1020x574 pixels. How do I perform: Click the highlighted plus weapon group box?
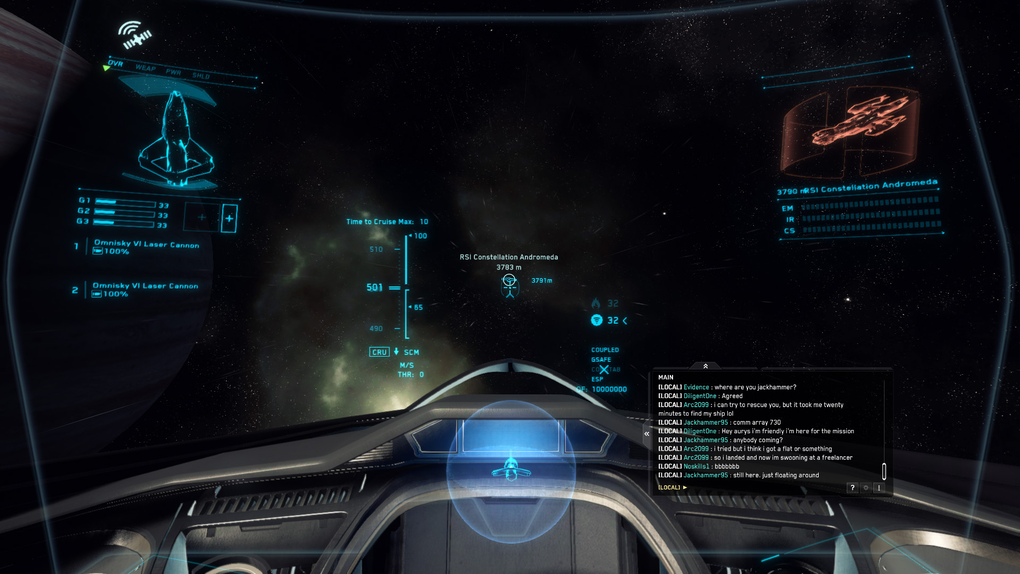[x=229, y=217]
